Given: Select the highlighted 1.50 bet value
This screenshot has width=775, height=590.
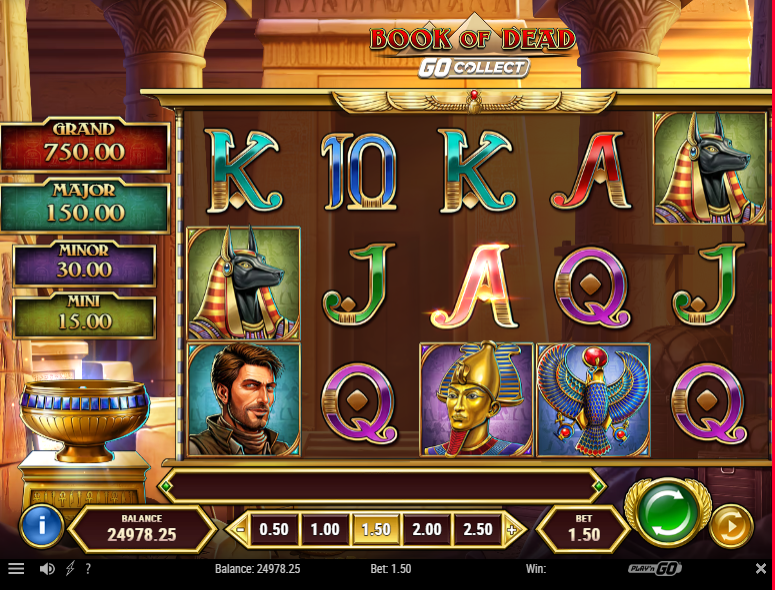Looking at the screenshot, I should (x=376, y=529).
